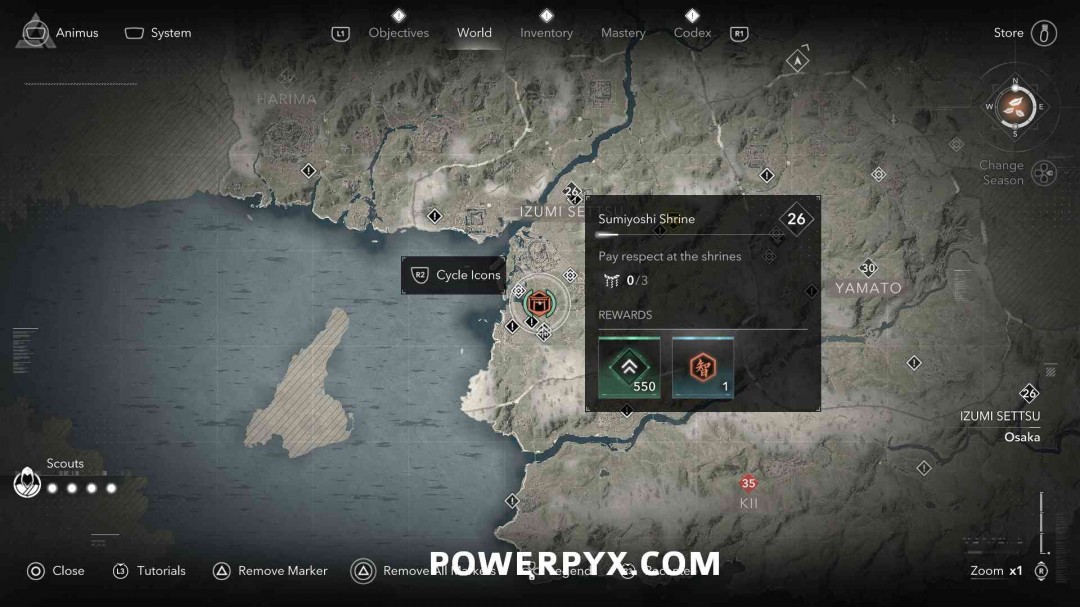This screenshot has width=1080, height=607.
Task: Select the World tab
Action: click(474, 33)
